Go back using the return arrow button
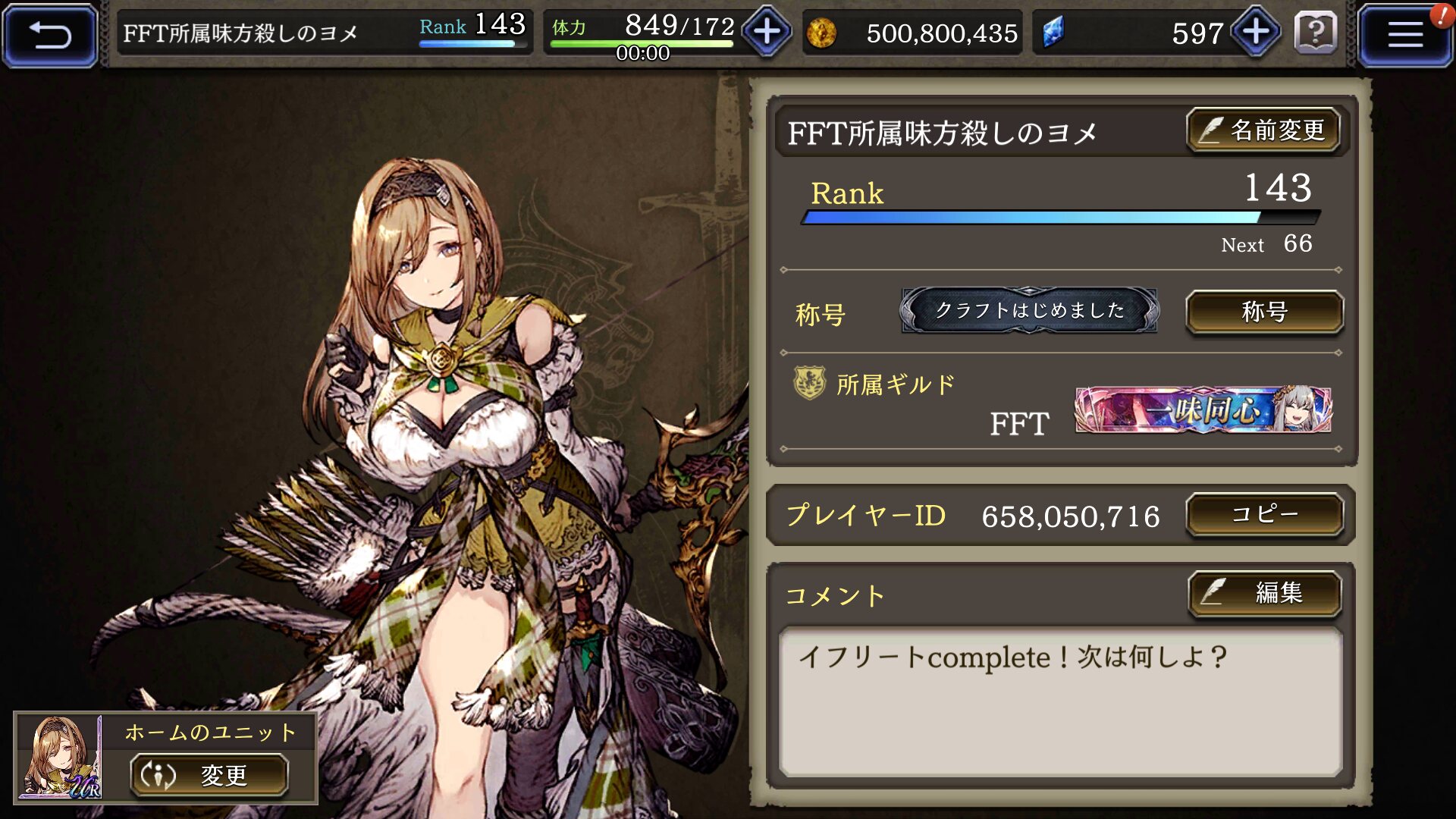 (50, 34)
